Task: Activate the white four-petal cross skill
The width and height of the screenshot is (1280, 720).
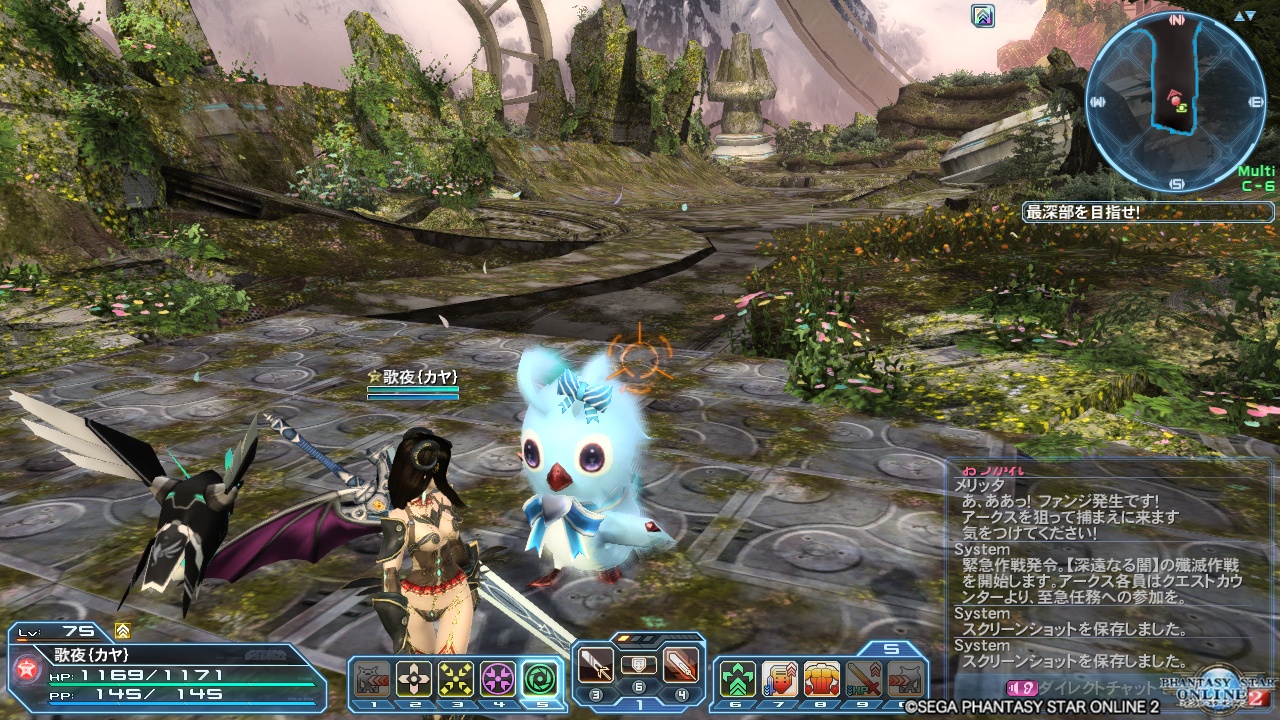Action: pos(414,679)
